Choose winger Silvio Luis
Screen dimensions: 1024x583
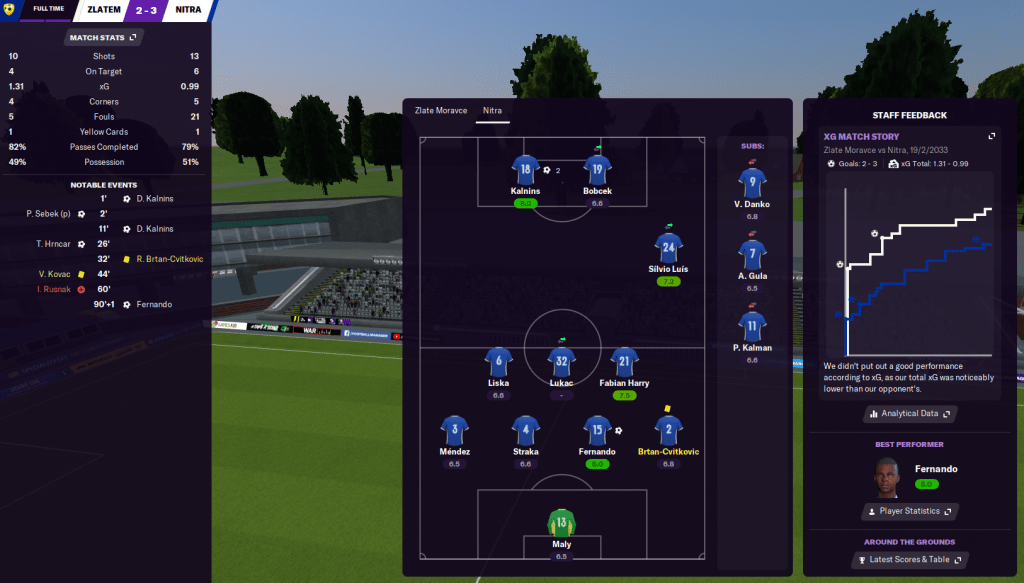click(x=668, y=249)
